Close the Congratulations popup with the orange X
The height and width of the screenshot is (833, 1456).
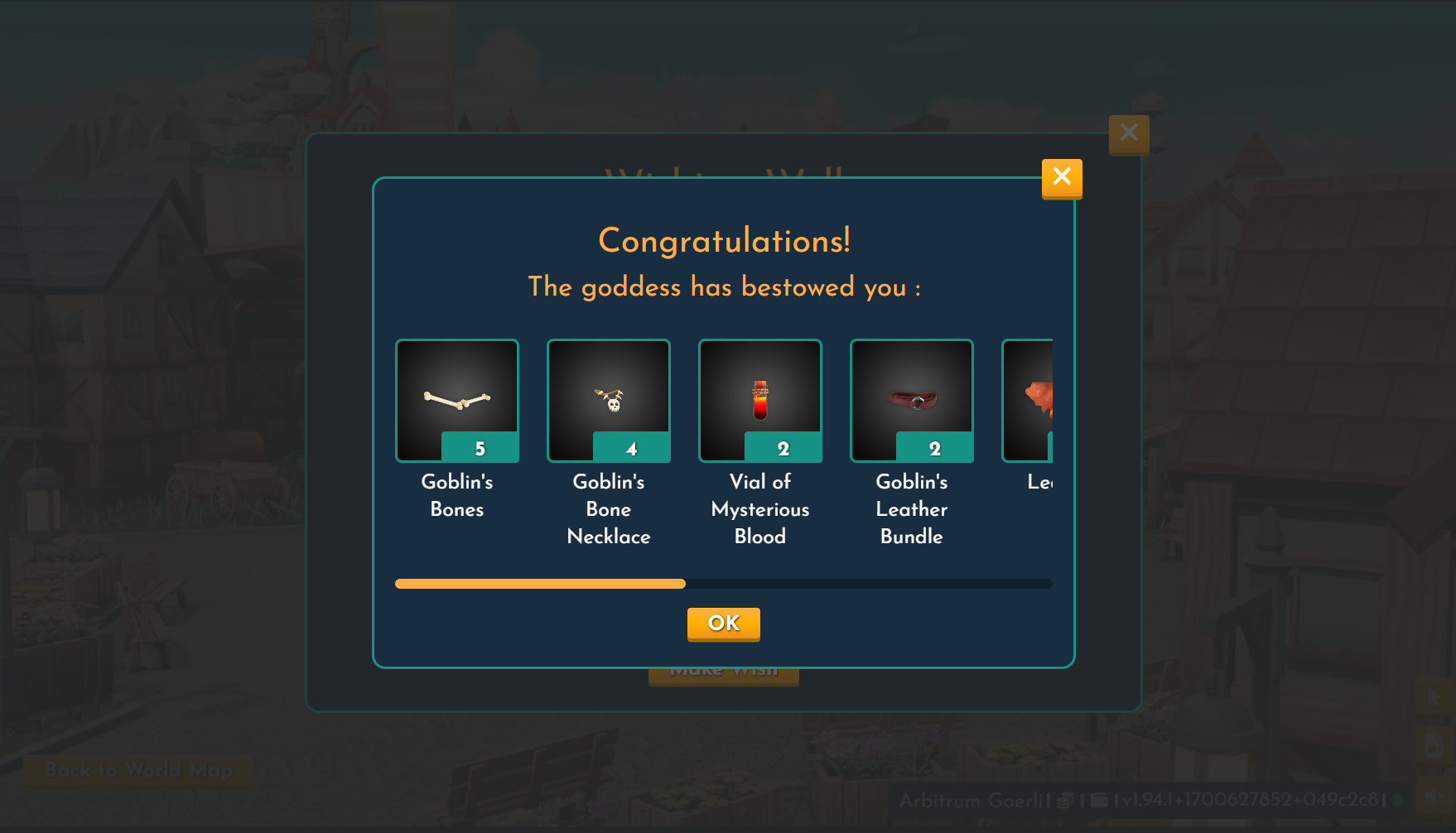pos(1061,177)
